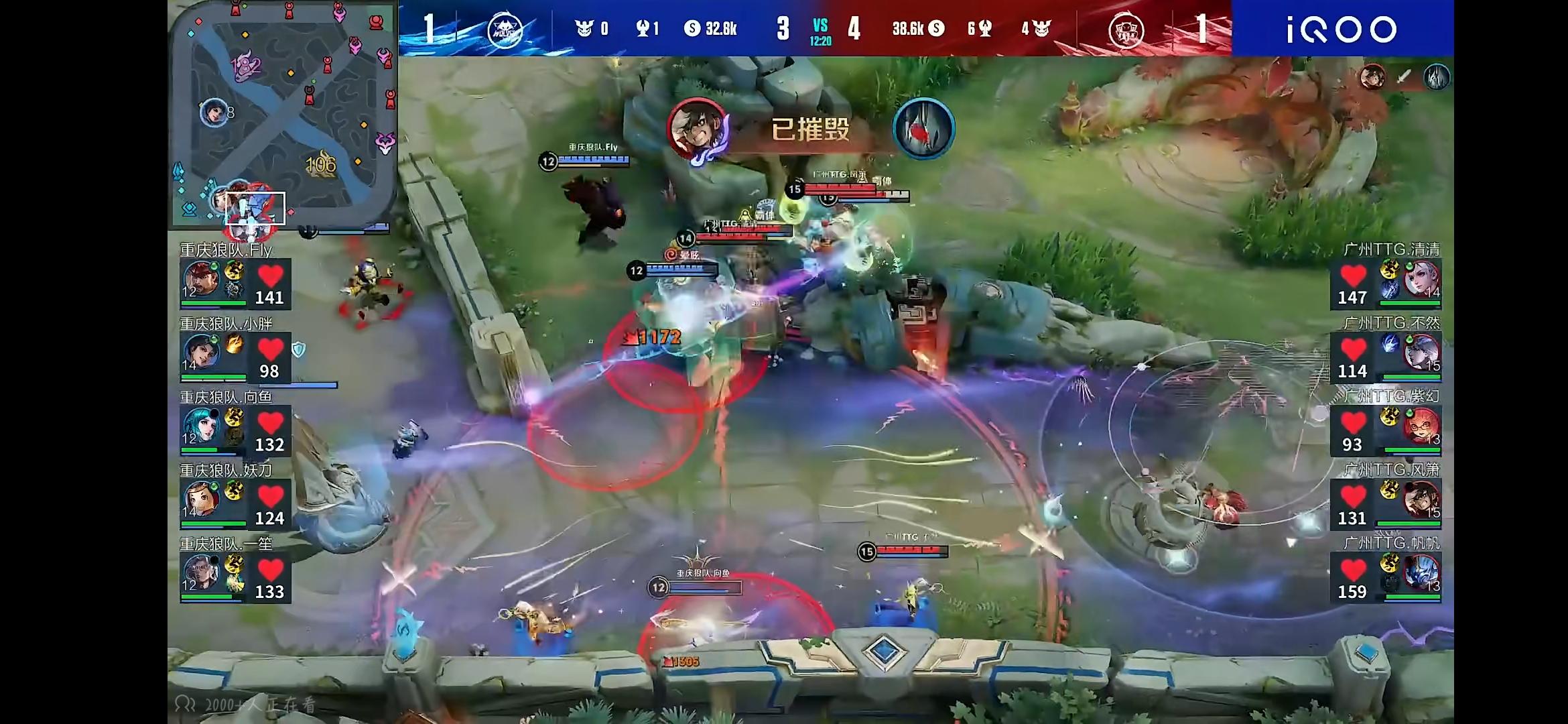The height and width of the screenshot is (724, 1568).
Task: Click the minimap in the top-left corner
Action: pyautogui.click(x=282, y=113)
